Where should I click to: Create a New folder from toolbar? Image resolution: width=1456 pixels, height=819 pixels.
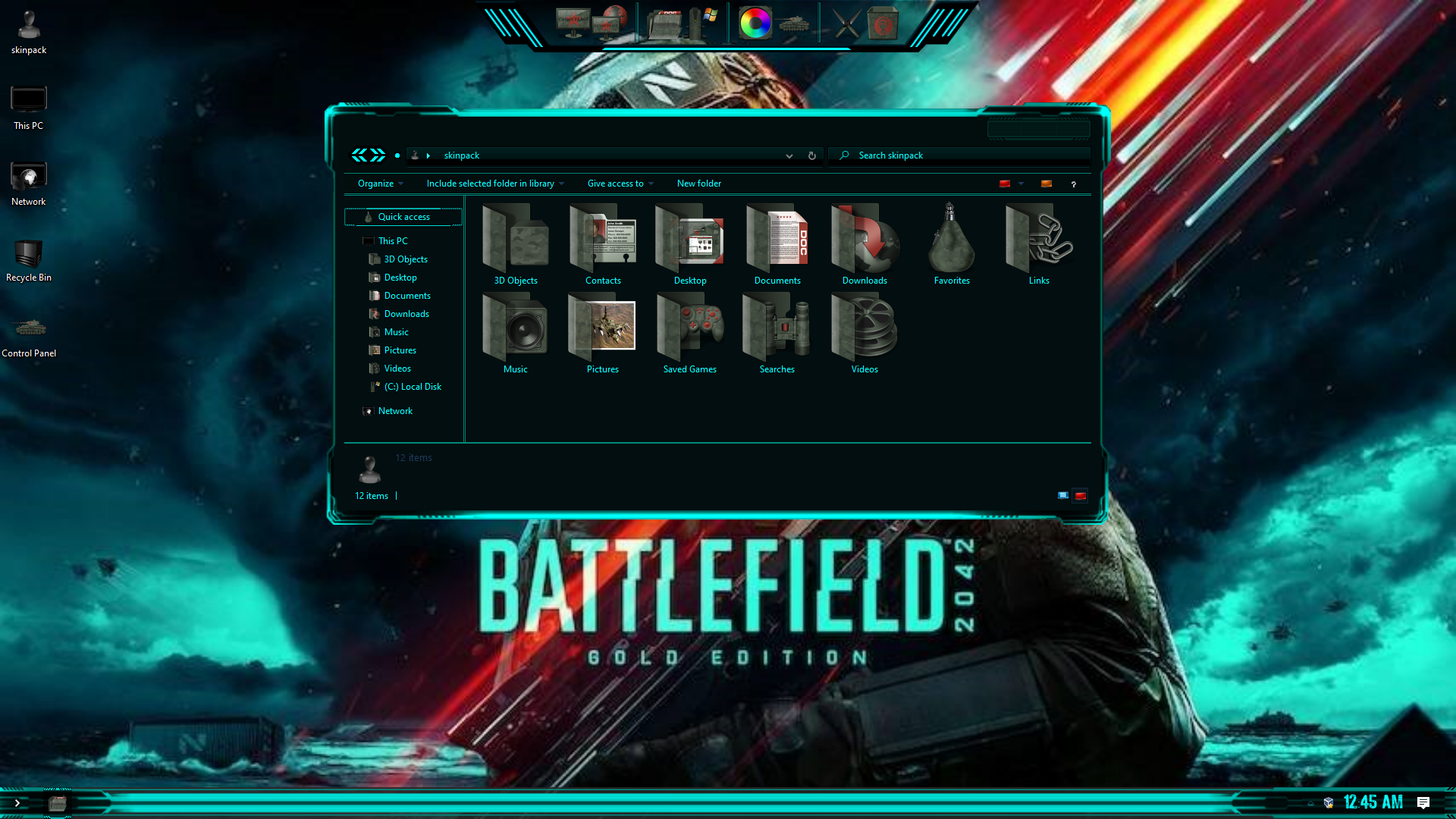tap(698, 184)
